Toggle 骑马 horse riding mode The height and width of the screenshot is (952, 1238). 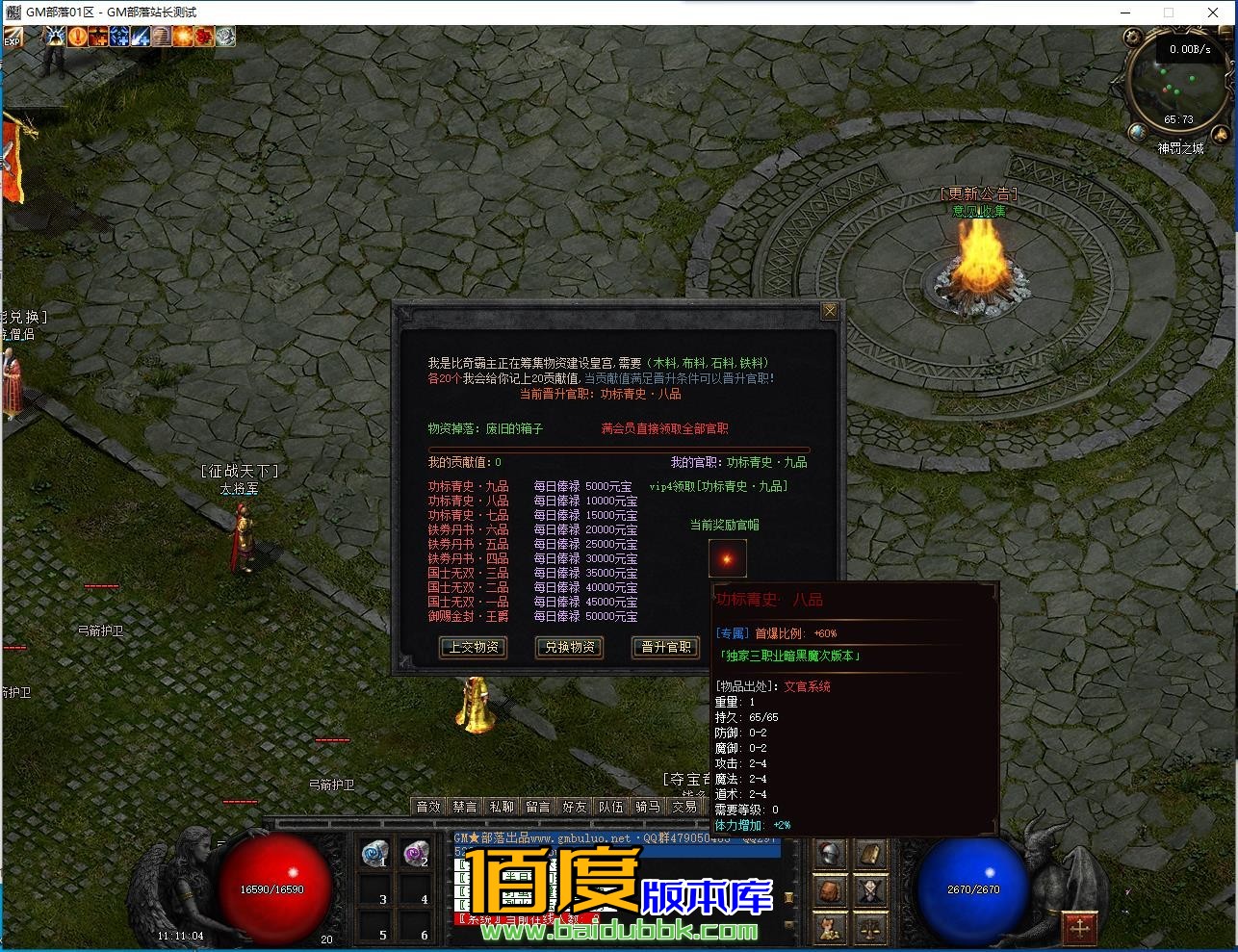click(x=648, y=807)
